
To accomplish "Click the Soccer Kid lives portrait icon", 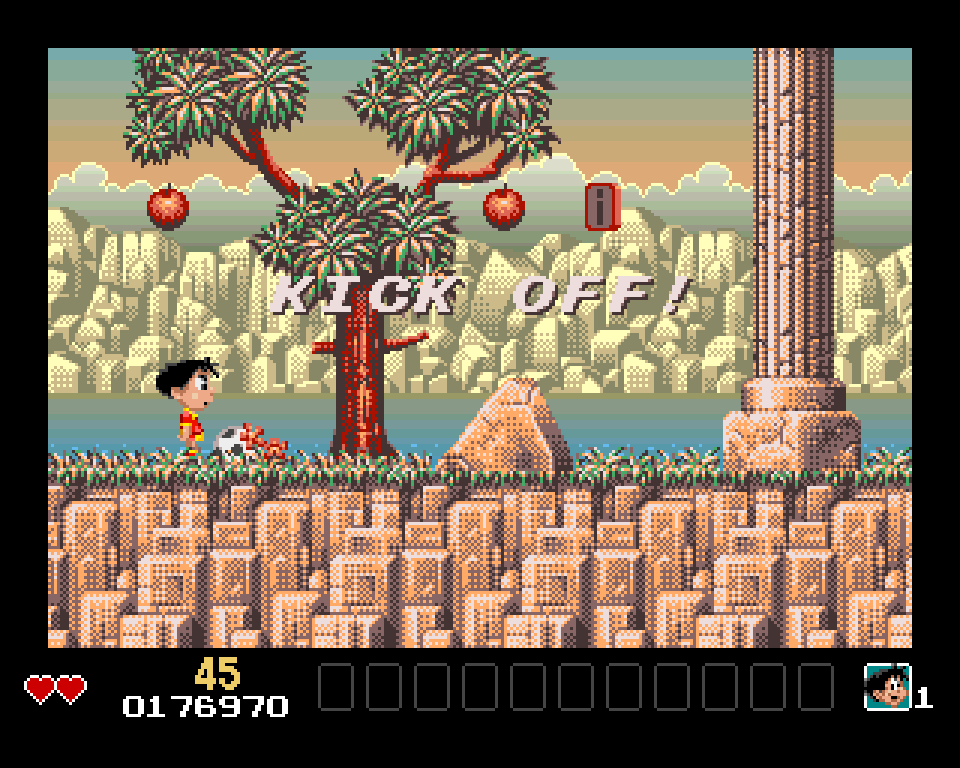I will tap(887, 687).
